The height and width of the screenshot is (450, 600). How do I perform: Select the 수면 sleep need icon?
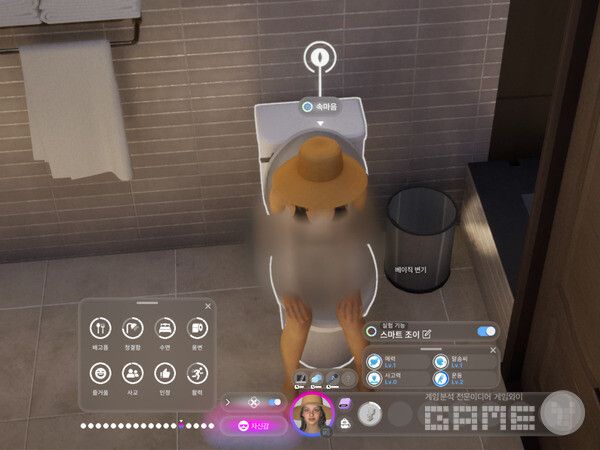click(x=164, y=329)
